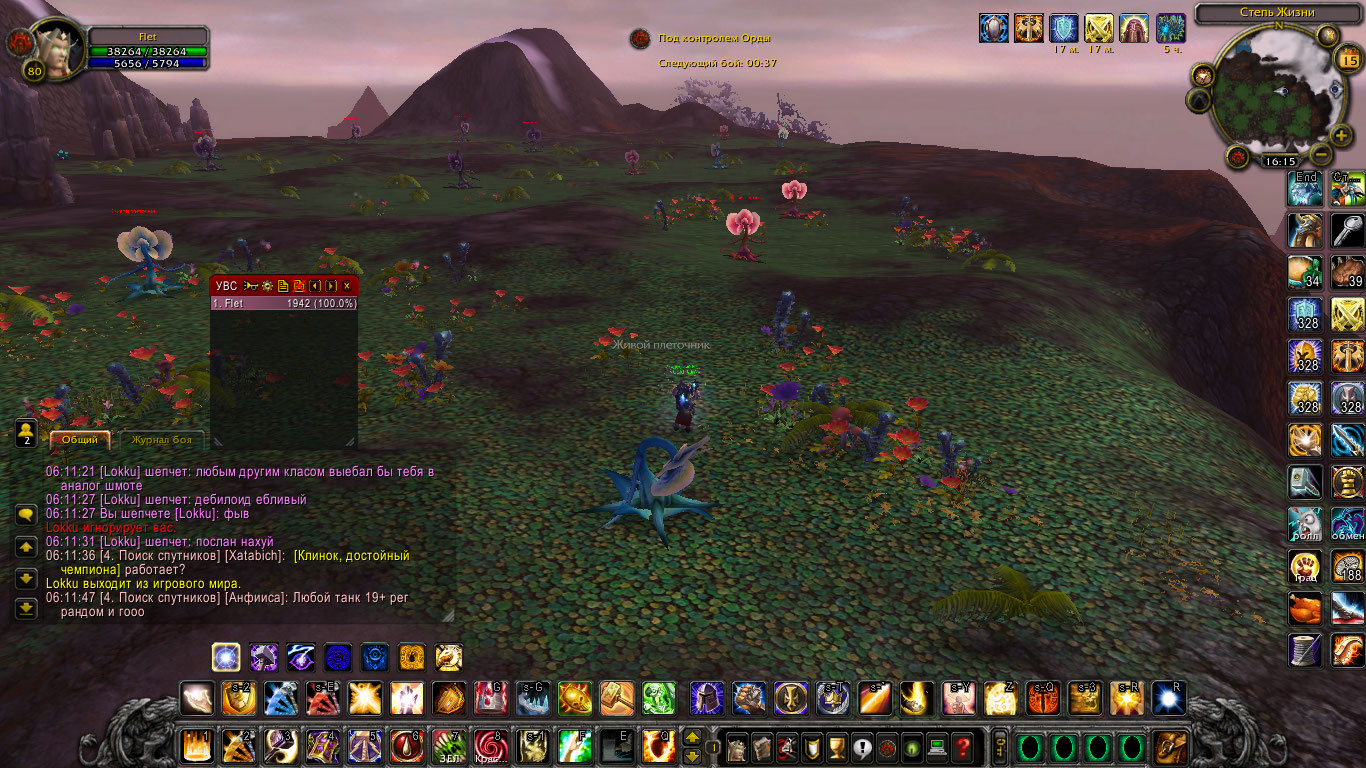Activate the green glowing hand ability
This screenshot has height=768, width=1366.
tap(657, 697)
